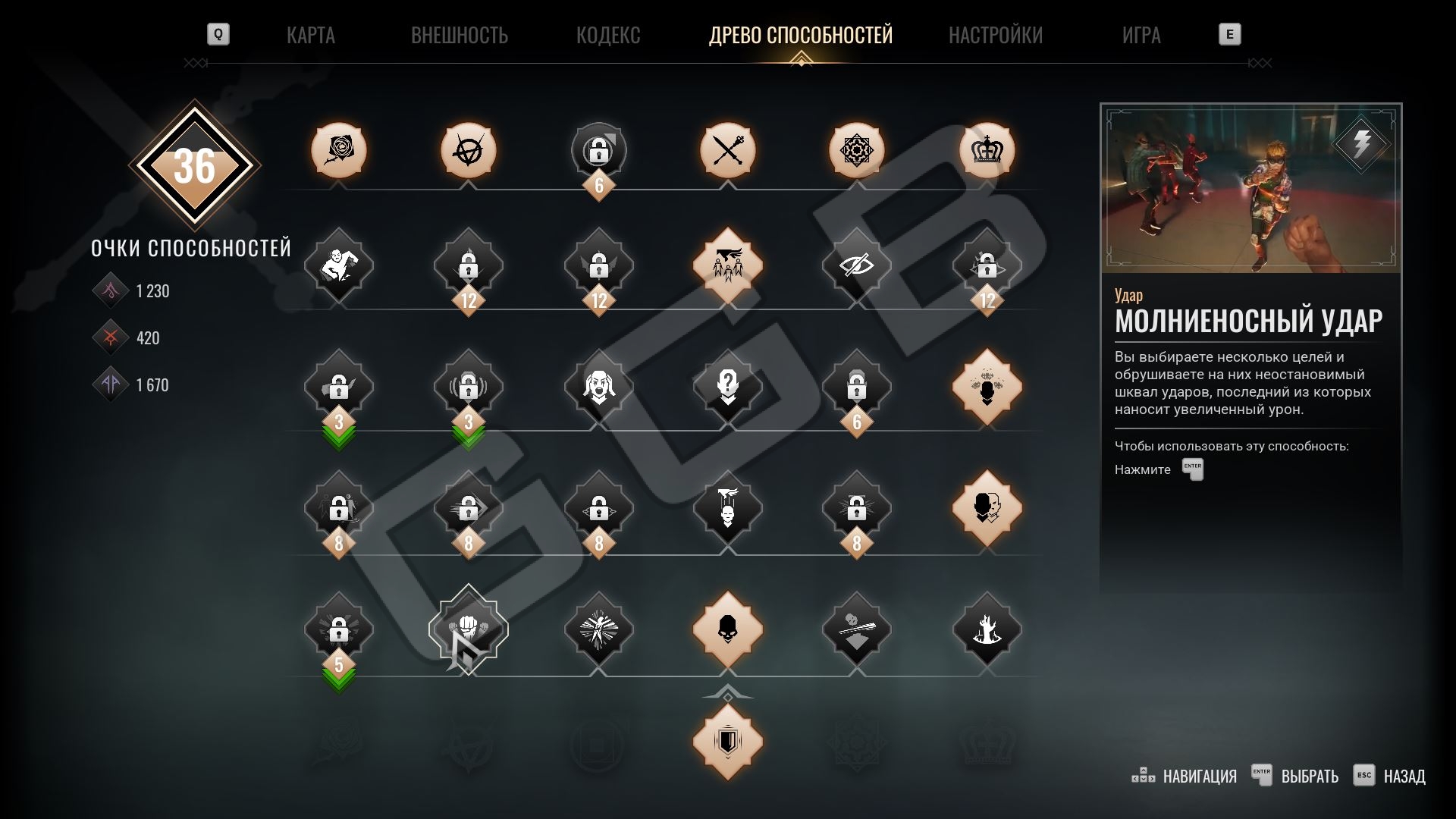This screenshot has height=819, width=1456.
Task: Choose the crossed-out eye ability
Action: click(856, 265)
